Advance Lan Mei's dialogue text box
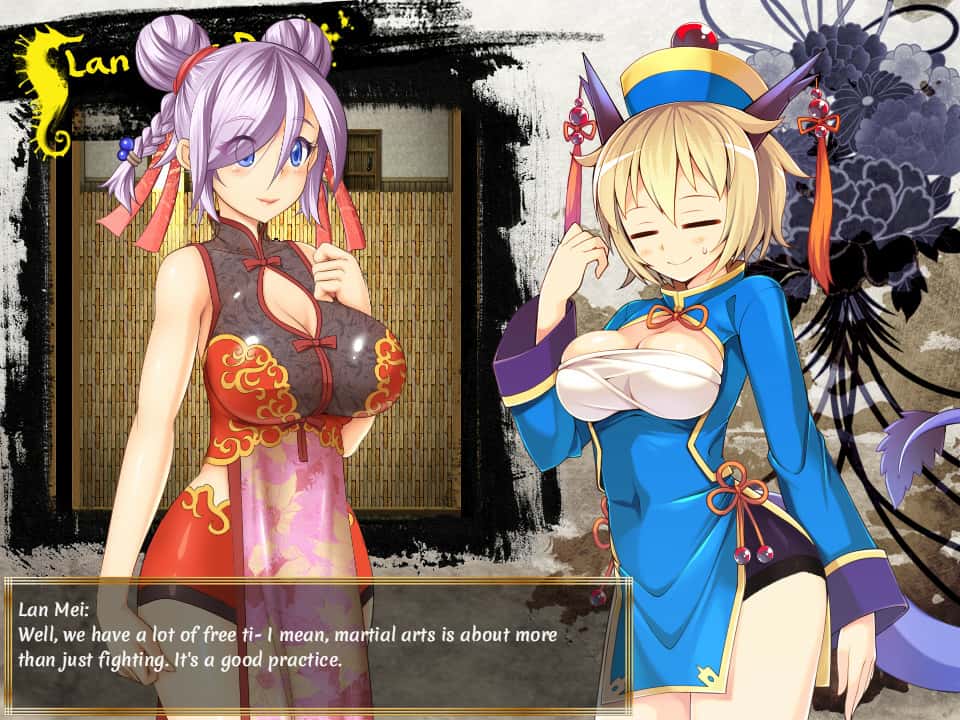 click(317, 644)
